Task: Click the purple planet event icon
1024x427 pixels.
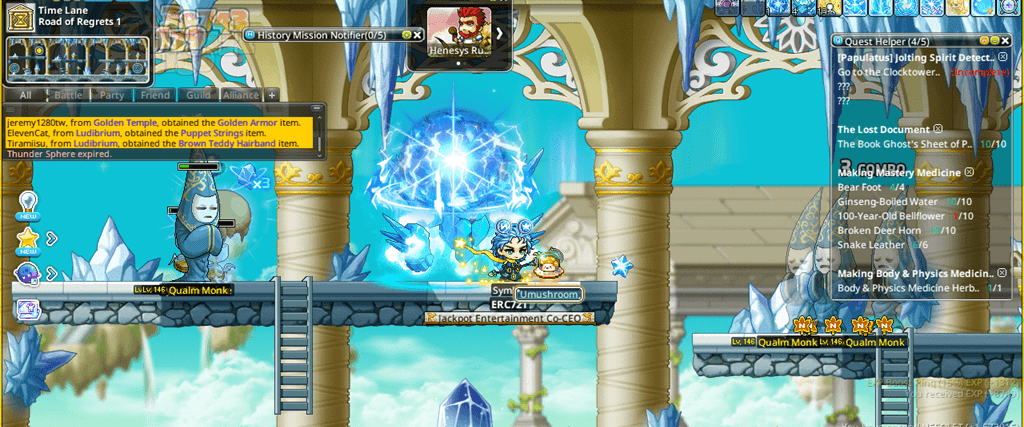Action: pyautogui.click(x=28, y=273)
